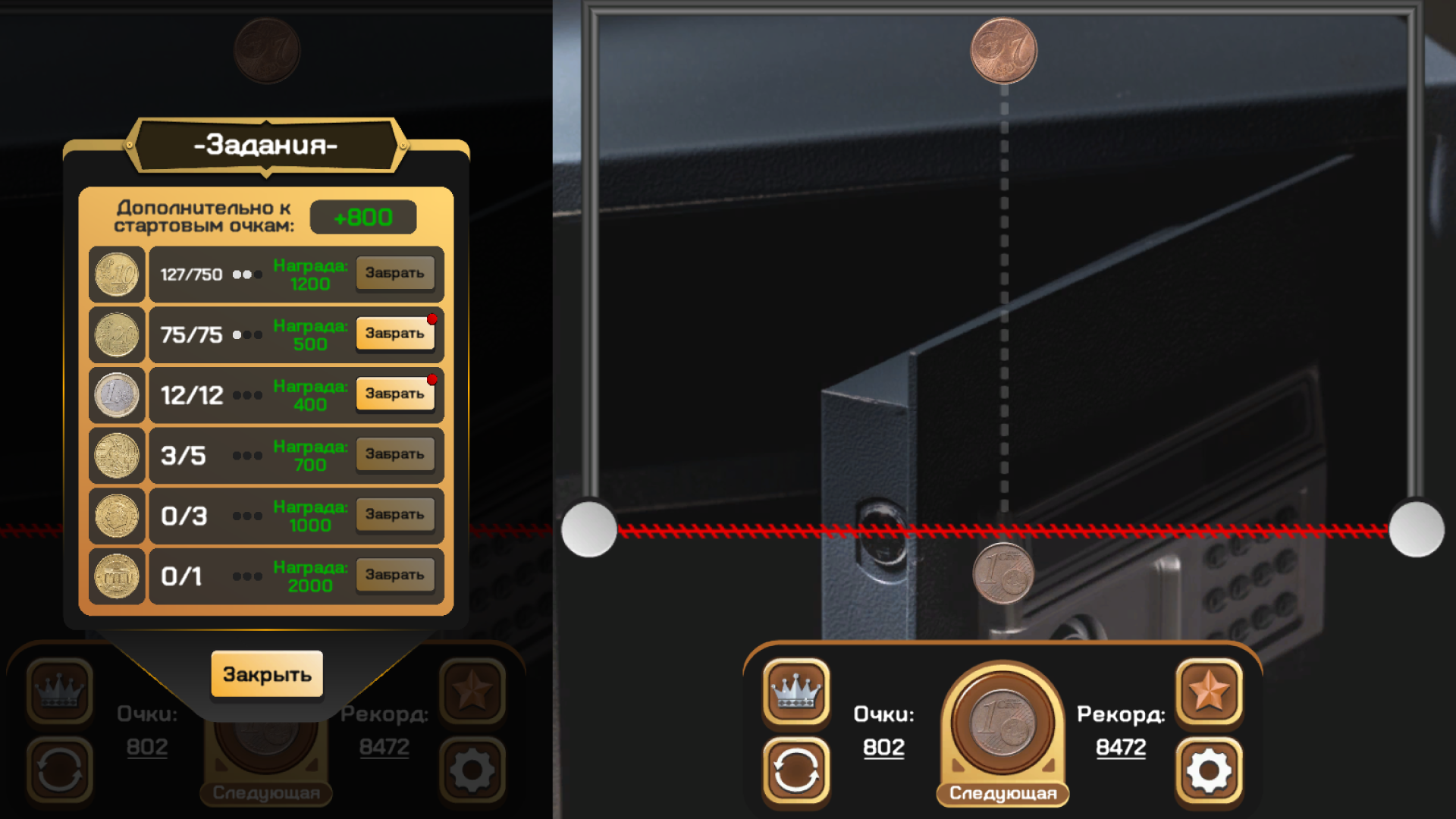Open achievements via the bronze star icon
This screenshot has height=819, width=1456.
[x=1210, y=692]
